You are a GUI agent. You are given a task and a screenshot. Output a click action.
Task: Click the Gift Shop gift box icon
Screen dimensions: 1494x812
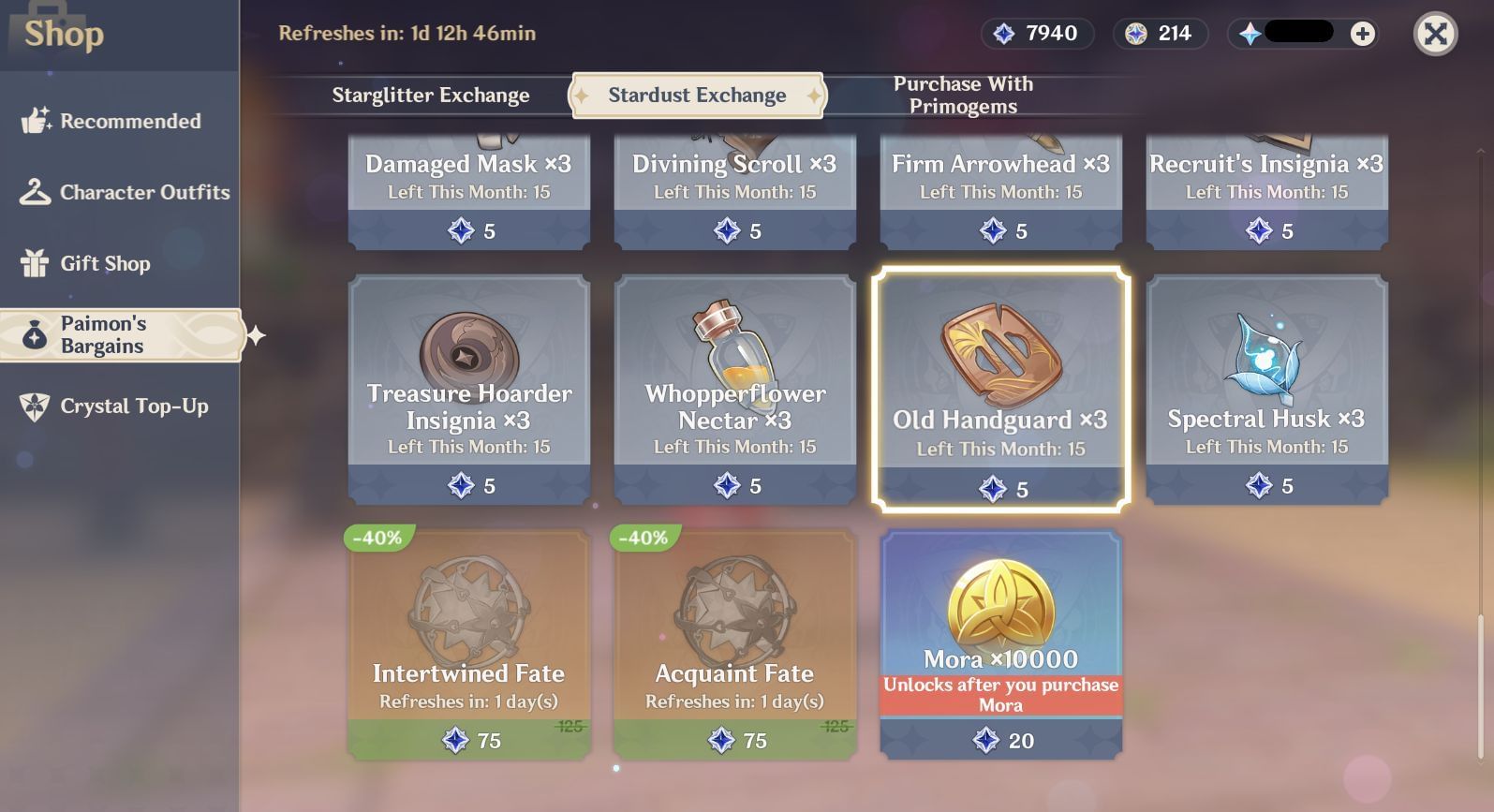(34, 263)
